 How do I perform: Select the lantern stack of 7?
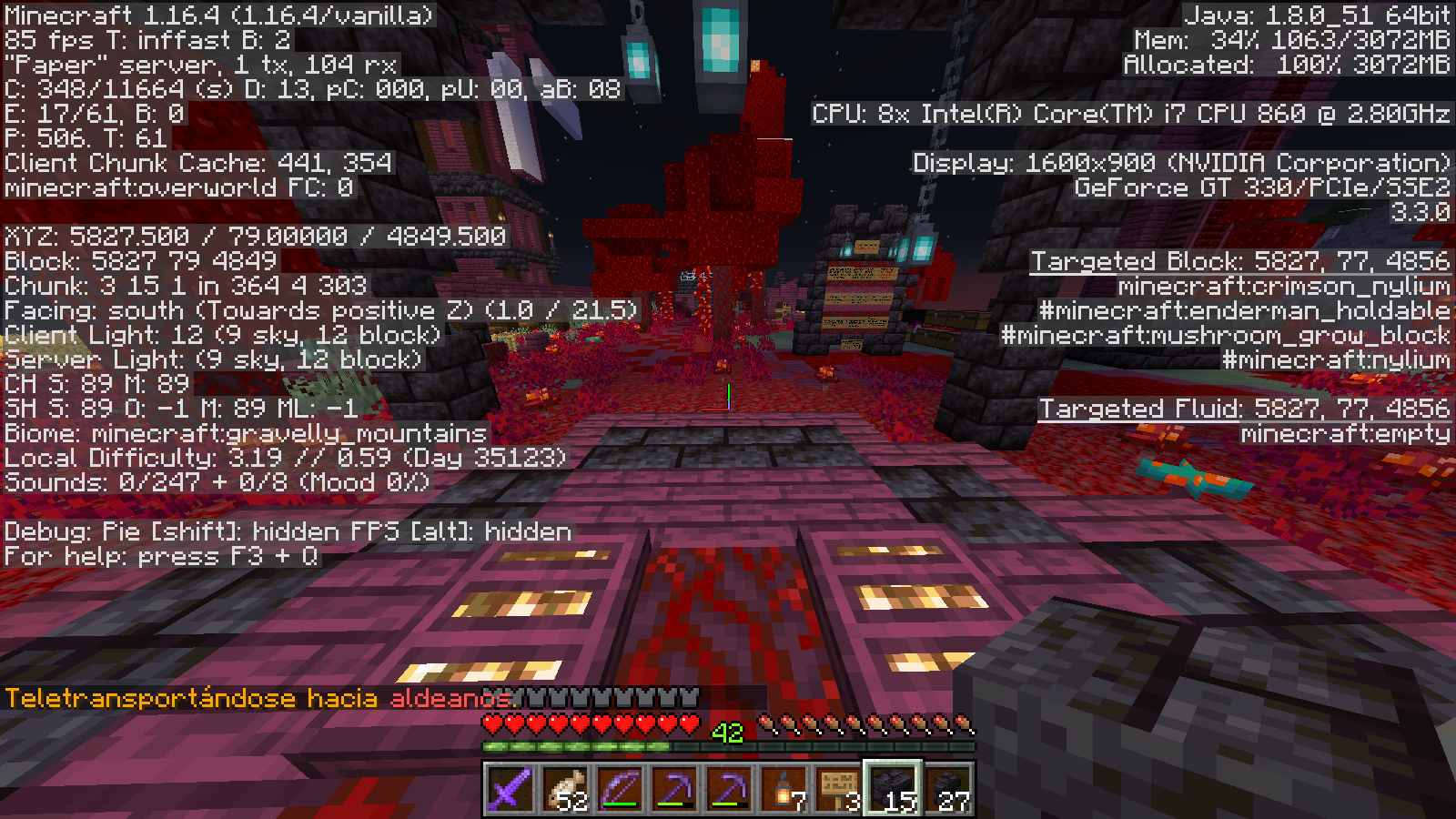784,788
